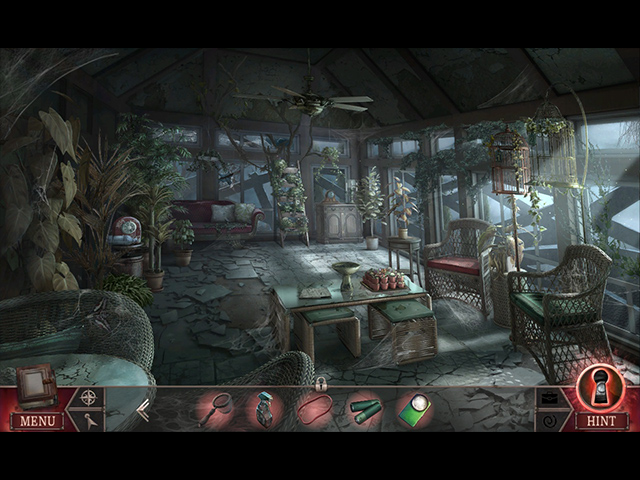Screen dimensions: 640x480
Task: Use the HINT button
Action: (601, 421)
